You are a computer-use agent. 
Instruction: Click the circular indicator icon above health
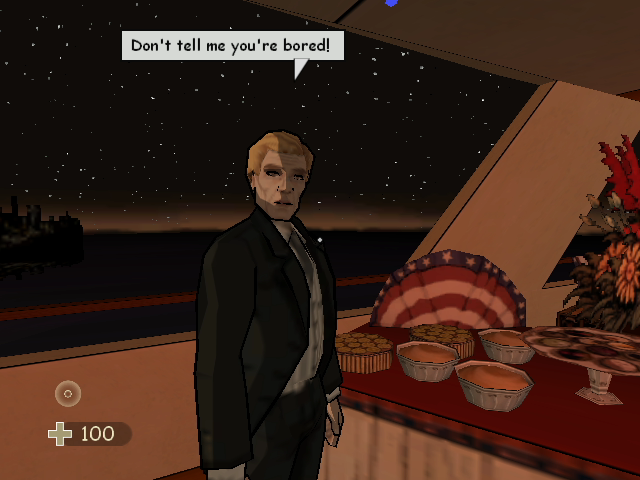pos(68,393)
